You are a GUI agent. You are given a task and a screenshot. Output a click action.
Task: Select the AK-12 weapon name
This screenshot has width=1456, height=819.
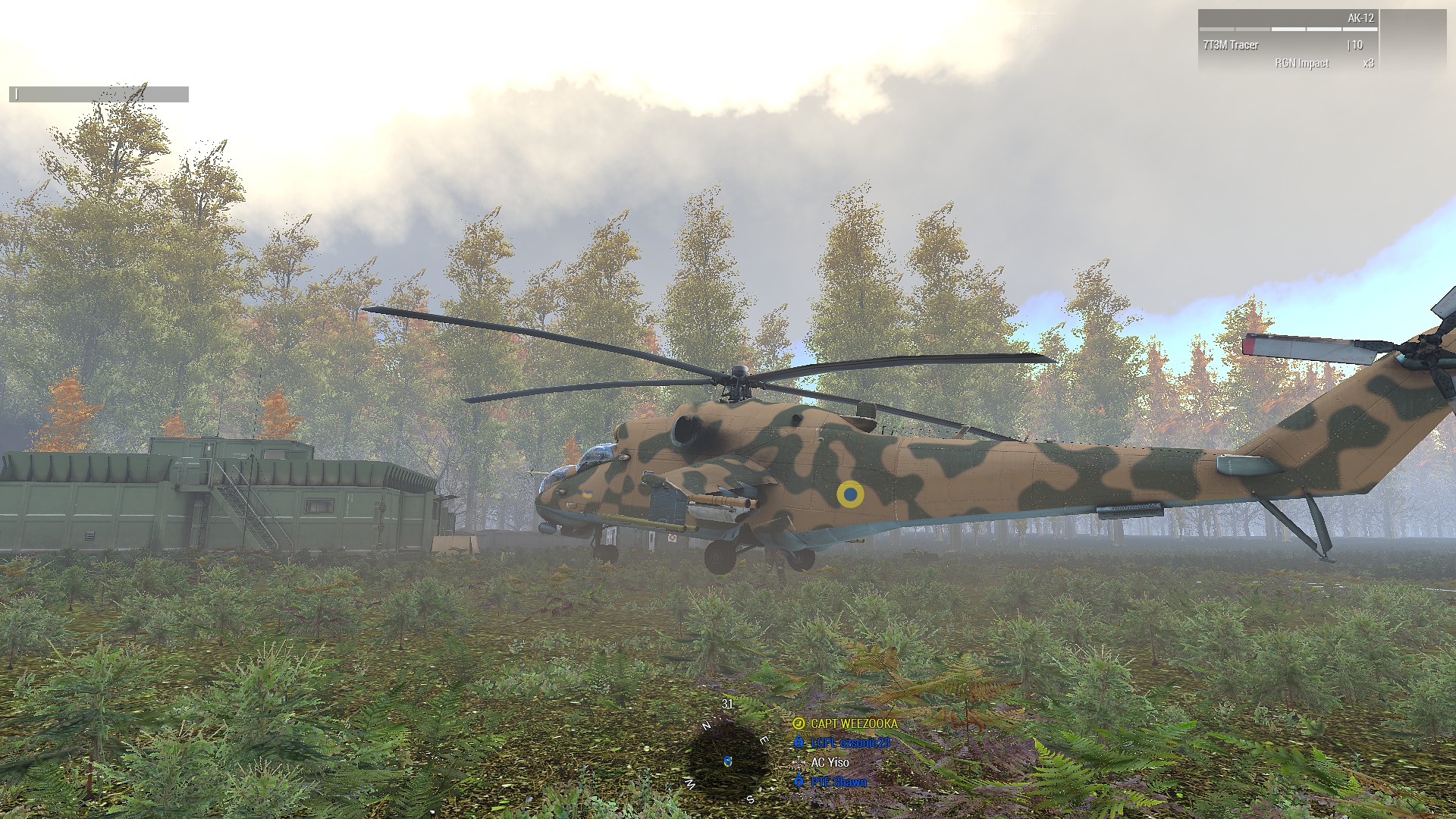coord(1362,17)
